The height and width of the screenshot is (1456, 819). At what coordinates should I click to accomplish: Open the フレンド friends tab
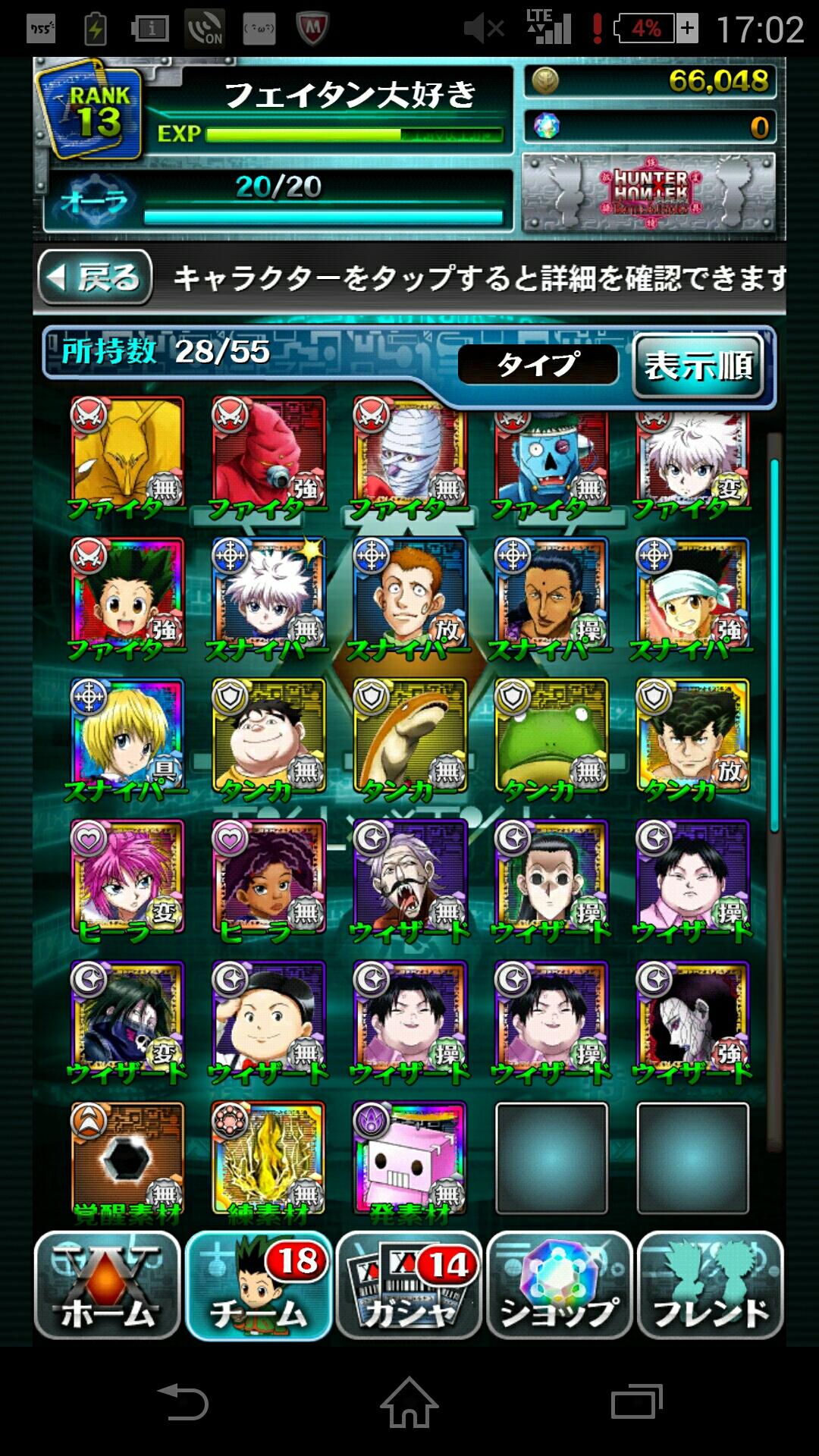(x=710, y=1285)
